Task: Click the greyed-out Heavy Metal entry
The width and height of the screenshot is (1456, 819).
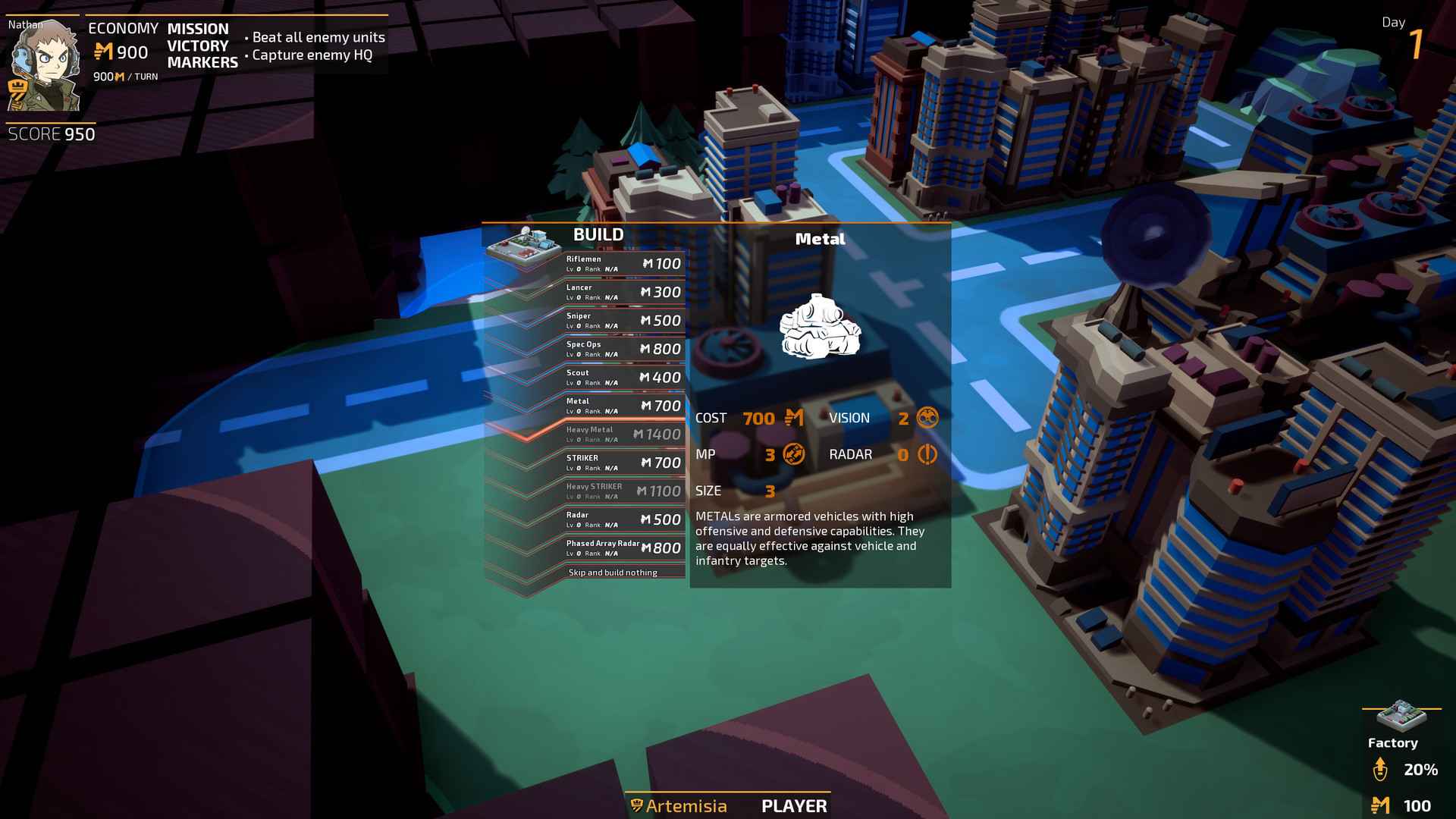Action: [623, 435]
